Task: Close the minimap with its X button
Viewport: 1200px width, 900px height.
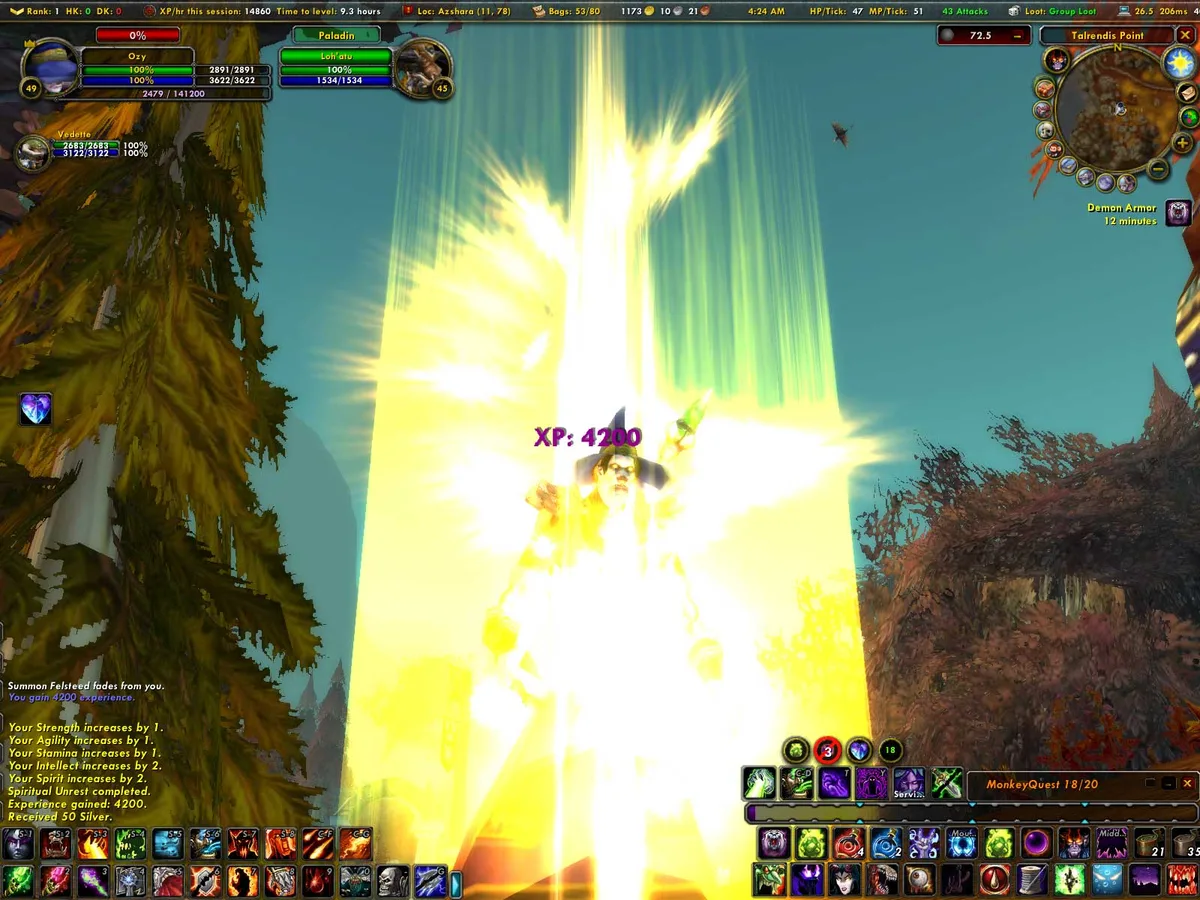Action: tap(1185, 35)
